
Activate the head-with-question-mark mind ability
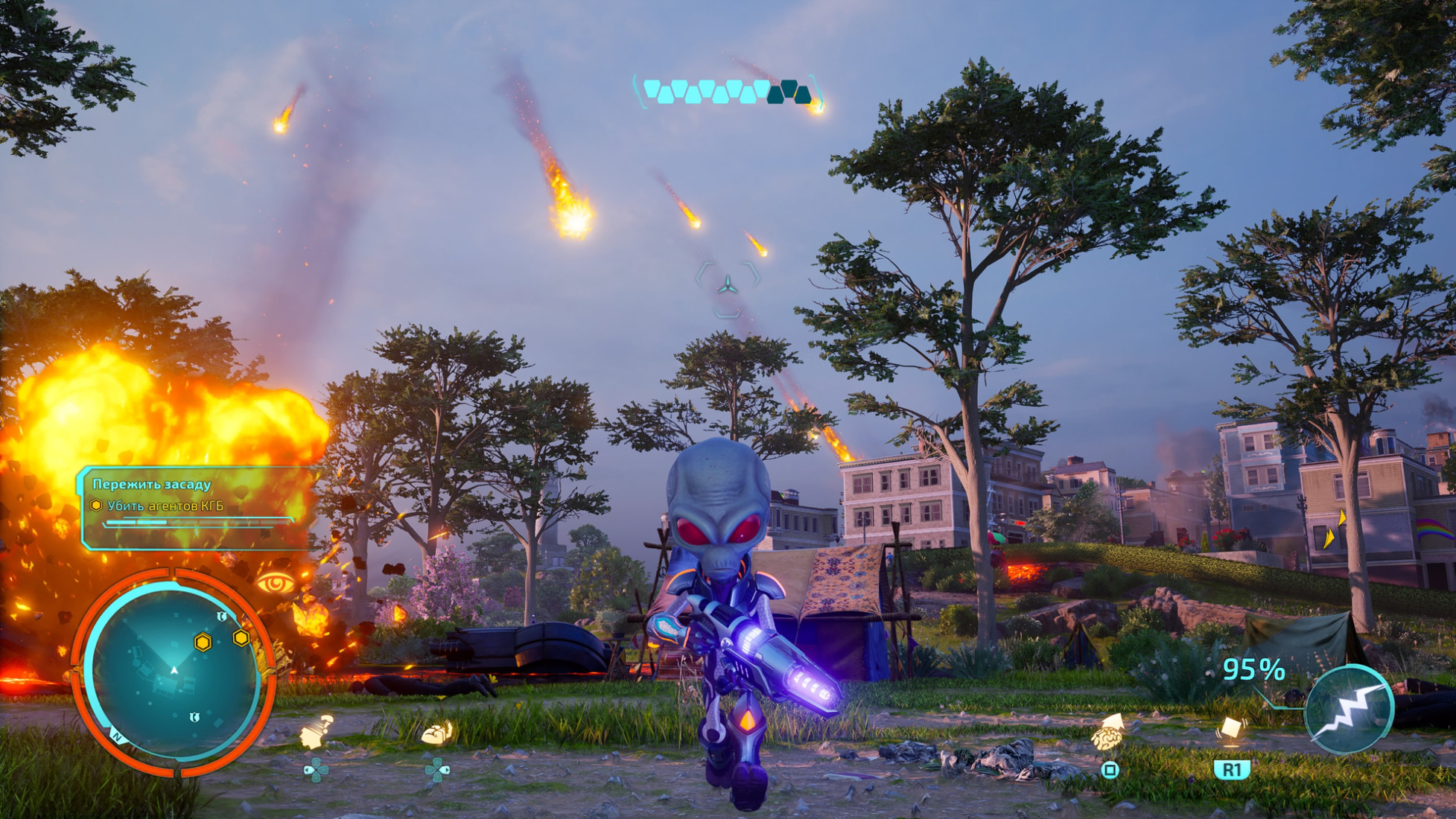[316, 733]
